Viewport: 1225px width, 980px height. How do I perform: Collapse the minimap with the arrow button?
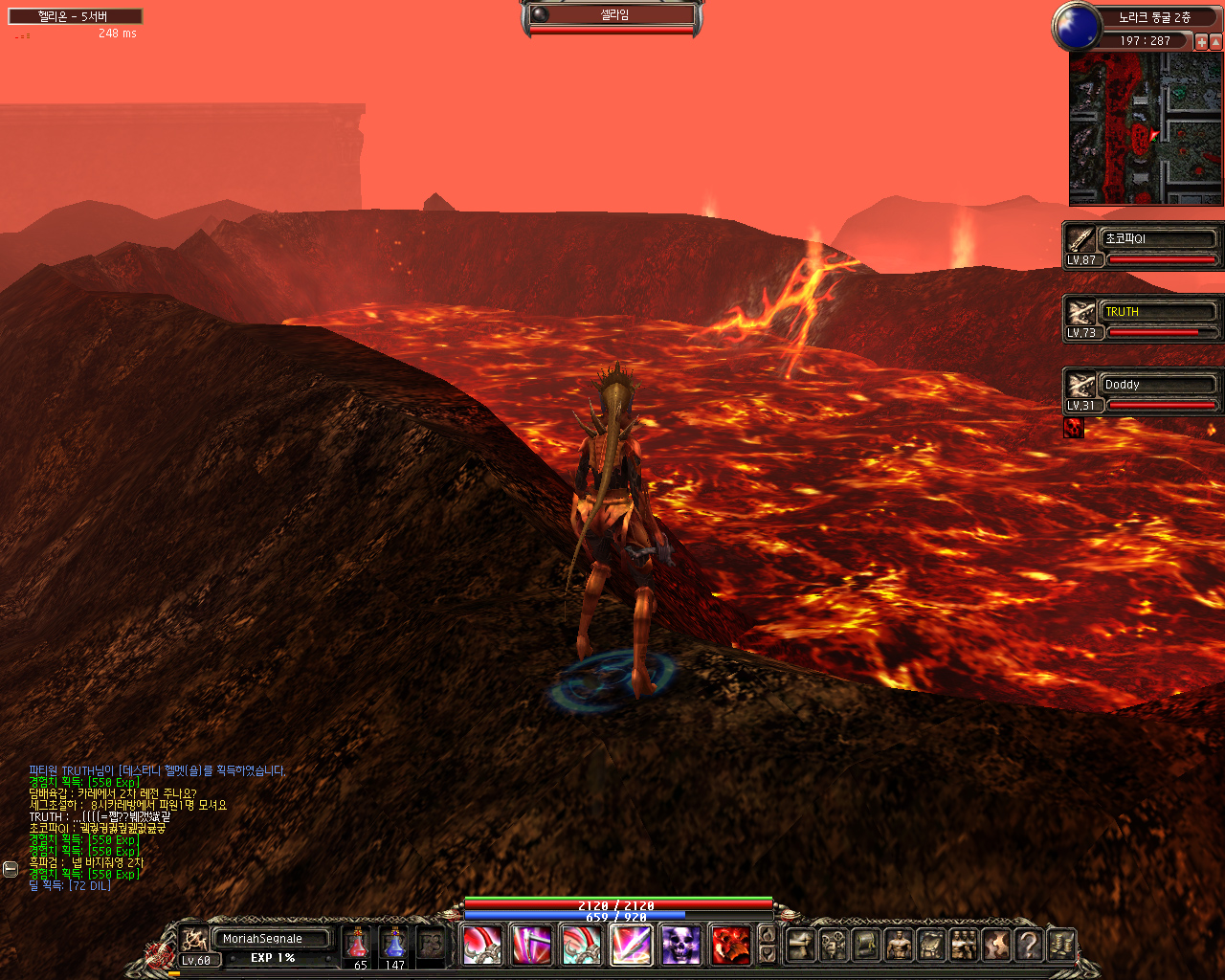1216,42
